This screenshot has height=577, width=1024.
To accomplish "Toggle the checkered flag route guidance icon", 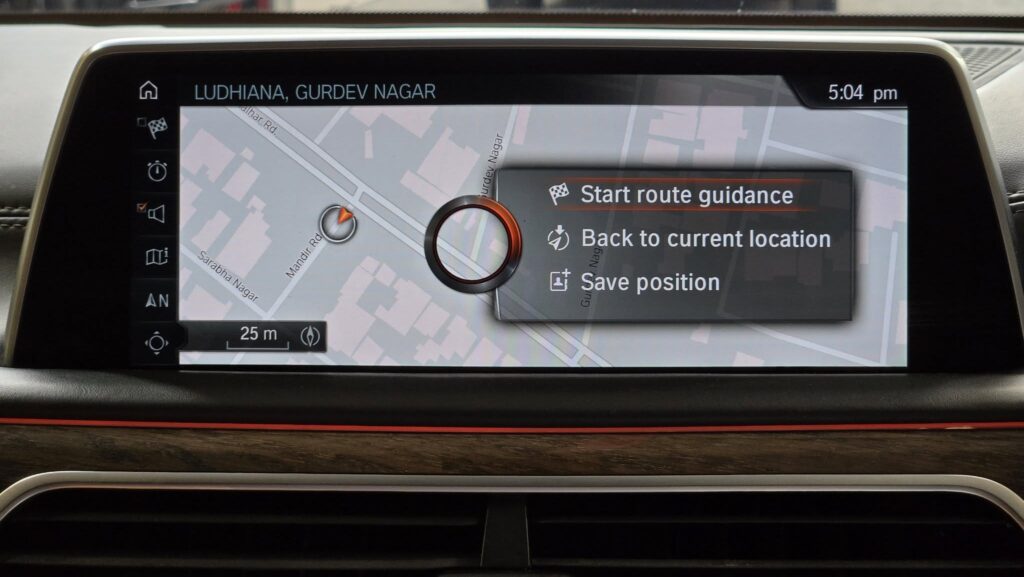I will 156,128.
